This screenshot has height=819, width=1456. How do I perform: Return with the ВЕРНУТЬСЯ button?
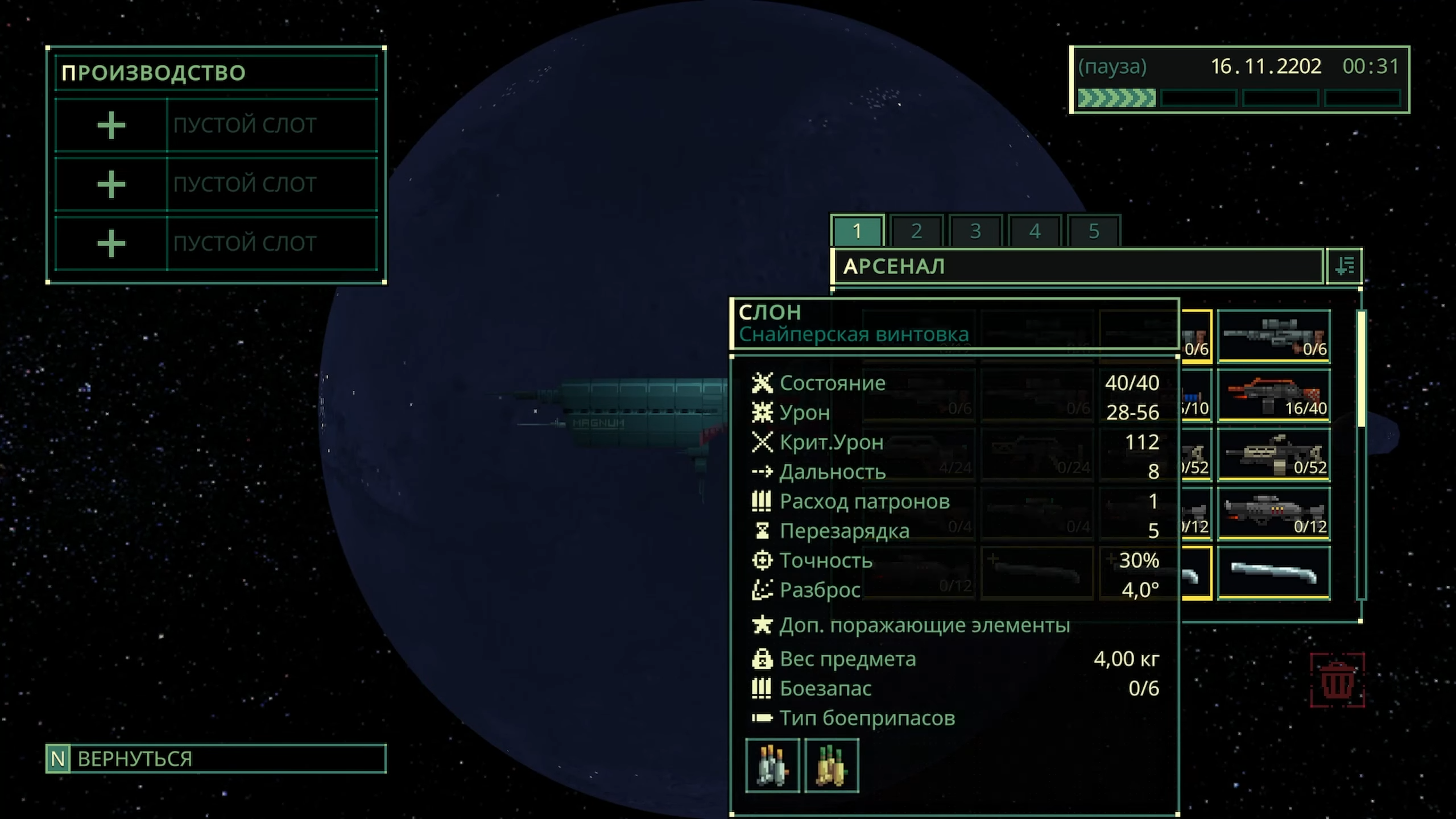coord(216,759)
